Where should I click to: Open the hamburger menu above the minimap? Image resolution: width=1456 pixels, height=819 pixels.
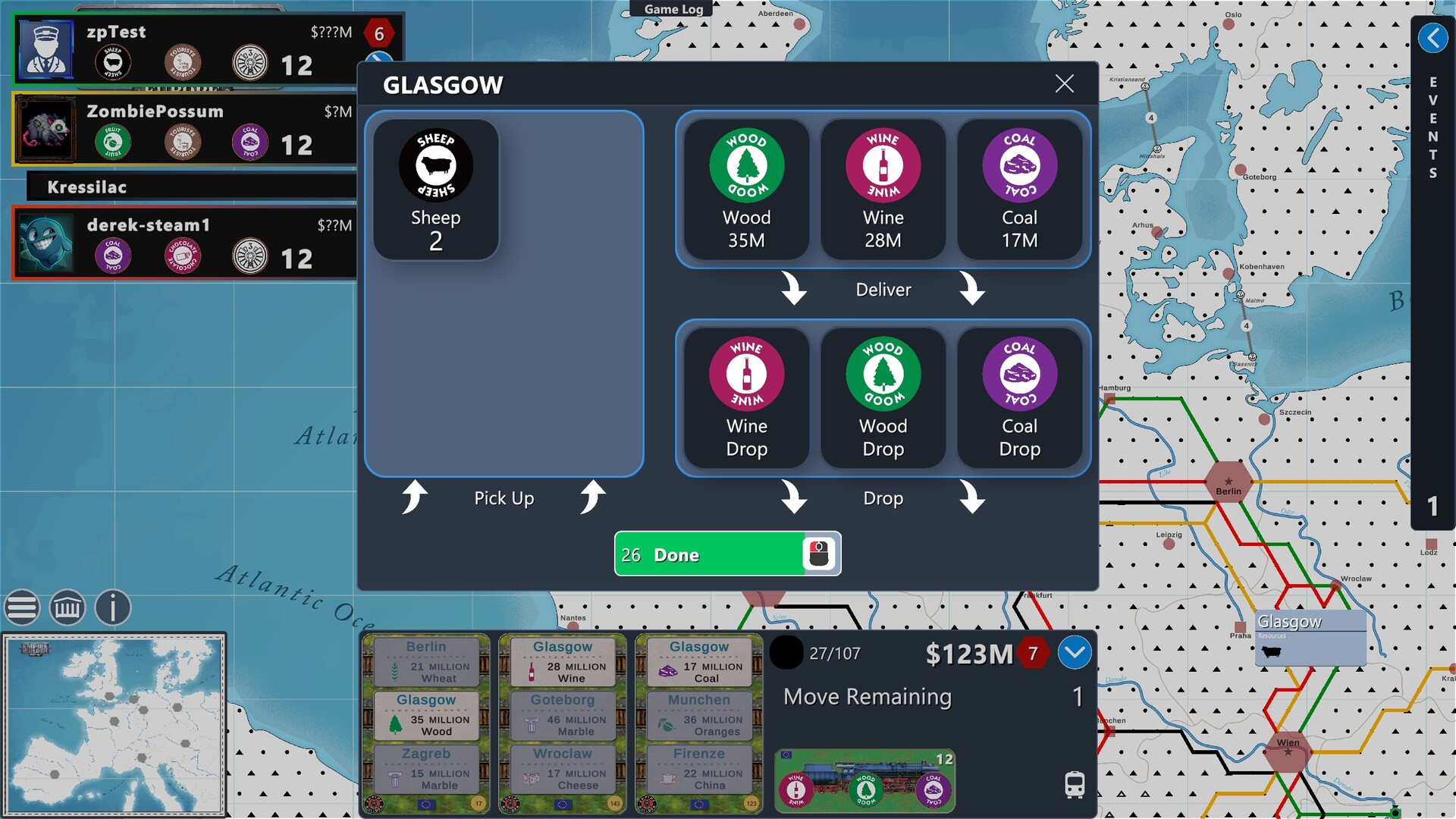(x=22, y=607)
